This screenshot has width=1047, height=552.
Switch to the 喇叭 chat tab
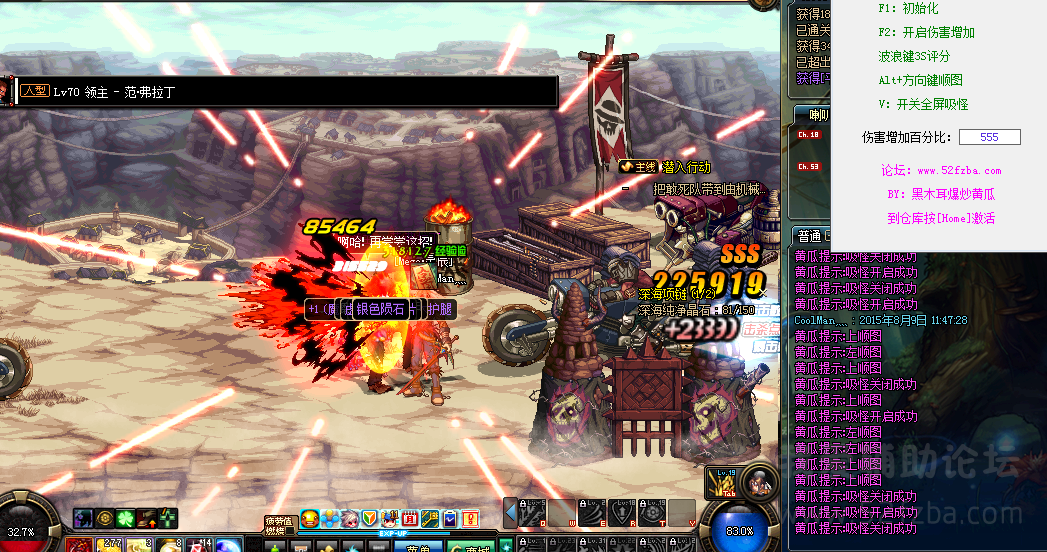(818, 115)
